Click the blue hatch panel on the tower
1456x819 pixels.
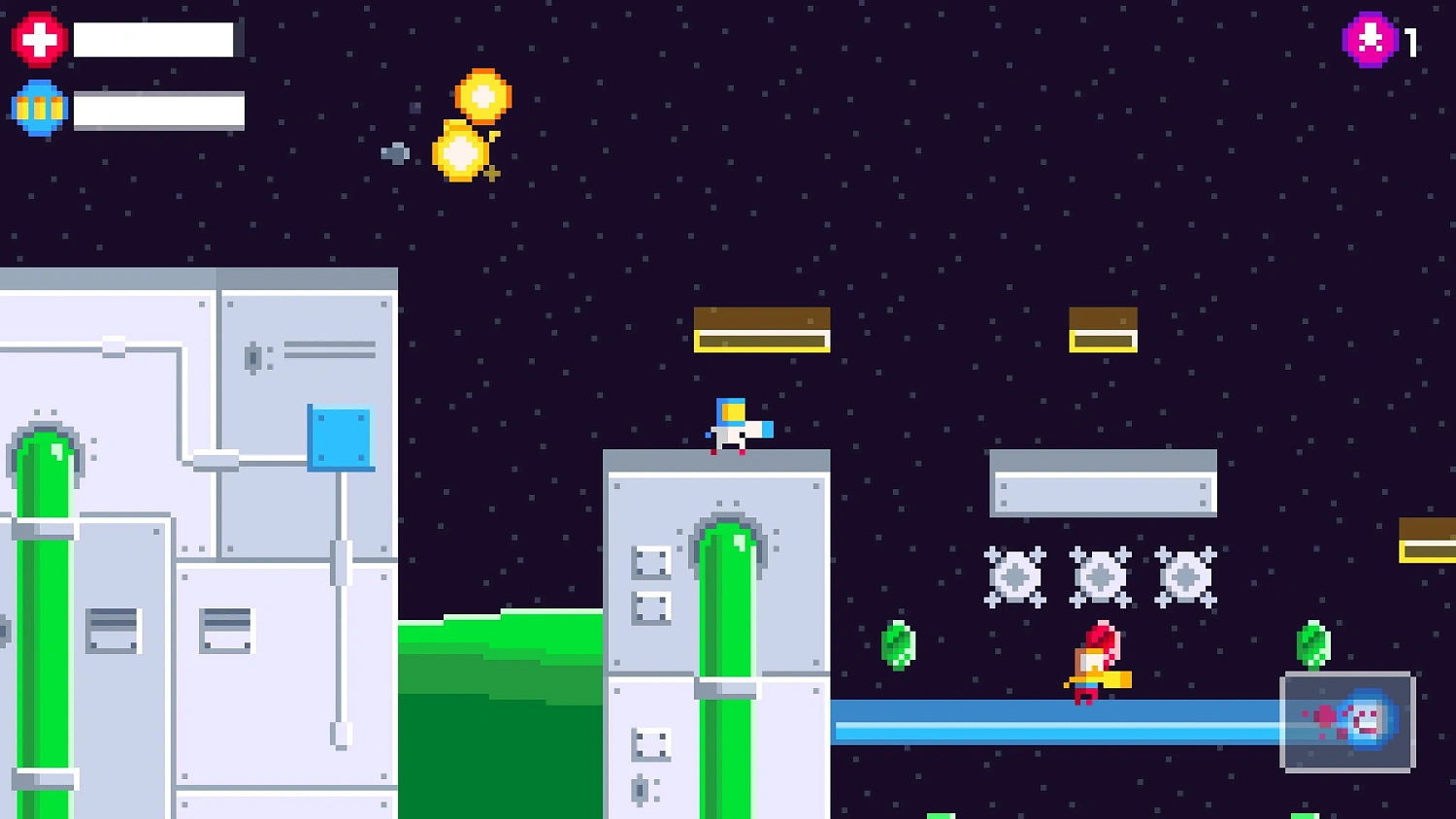(340, 437)
